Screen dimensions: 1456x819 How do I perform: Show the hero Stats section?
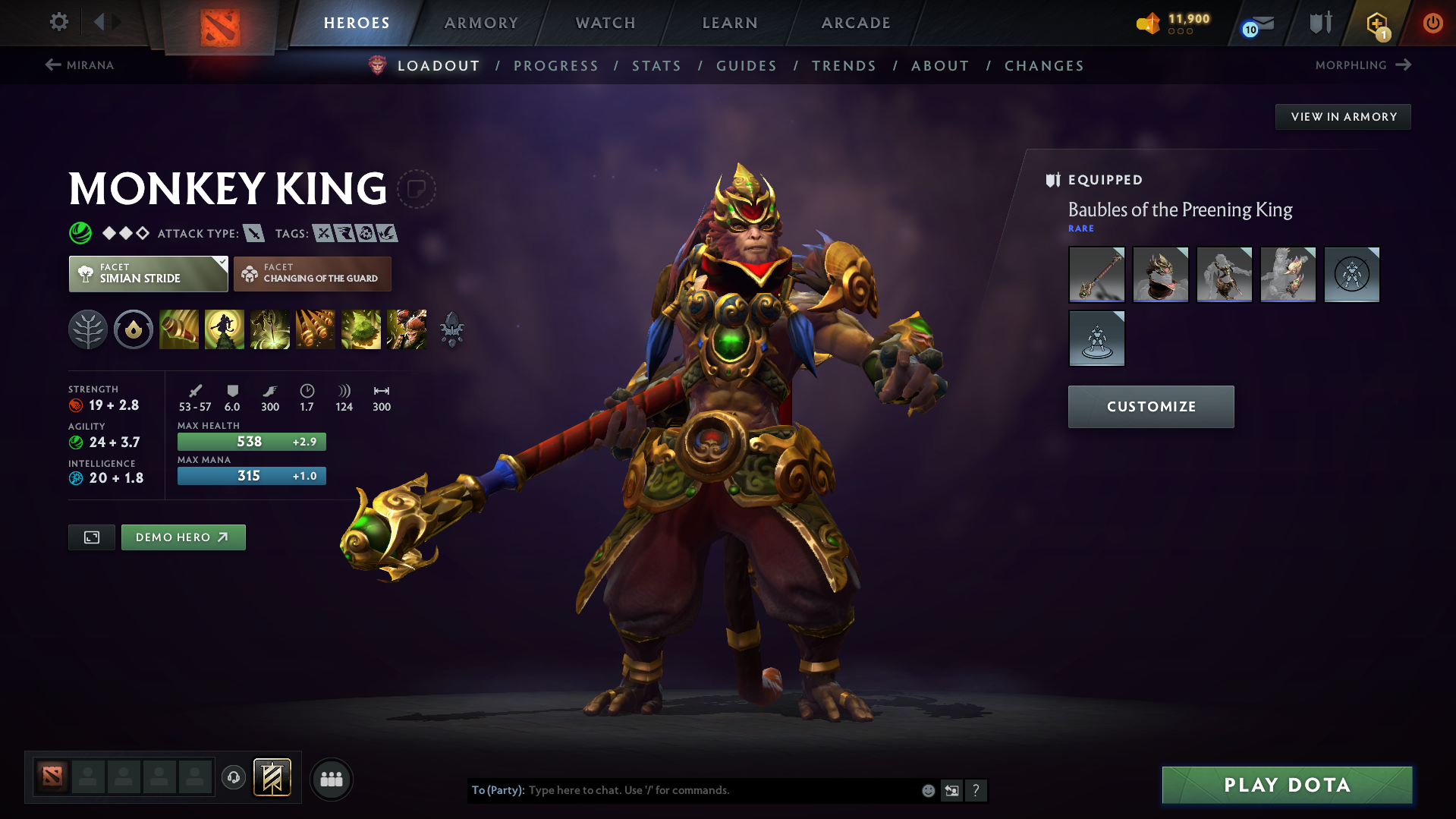click(656, 66)
